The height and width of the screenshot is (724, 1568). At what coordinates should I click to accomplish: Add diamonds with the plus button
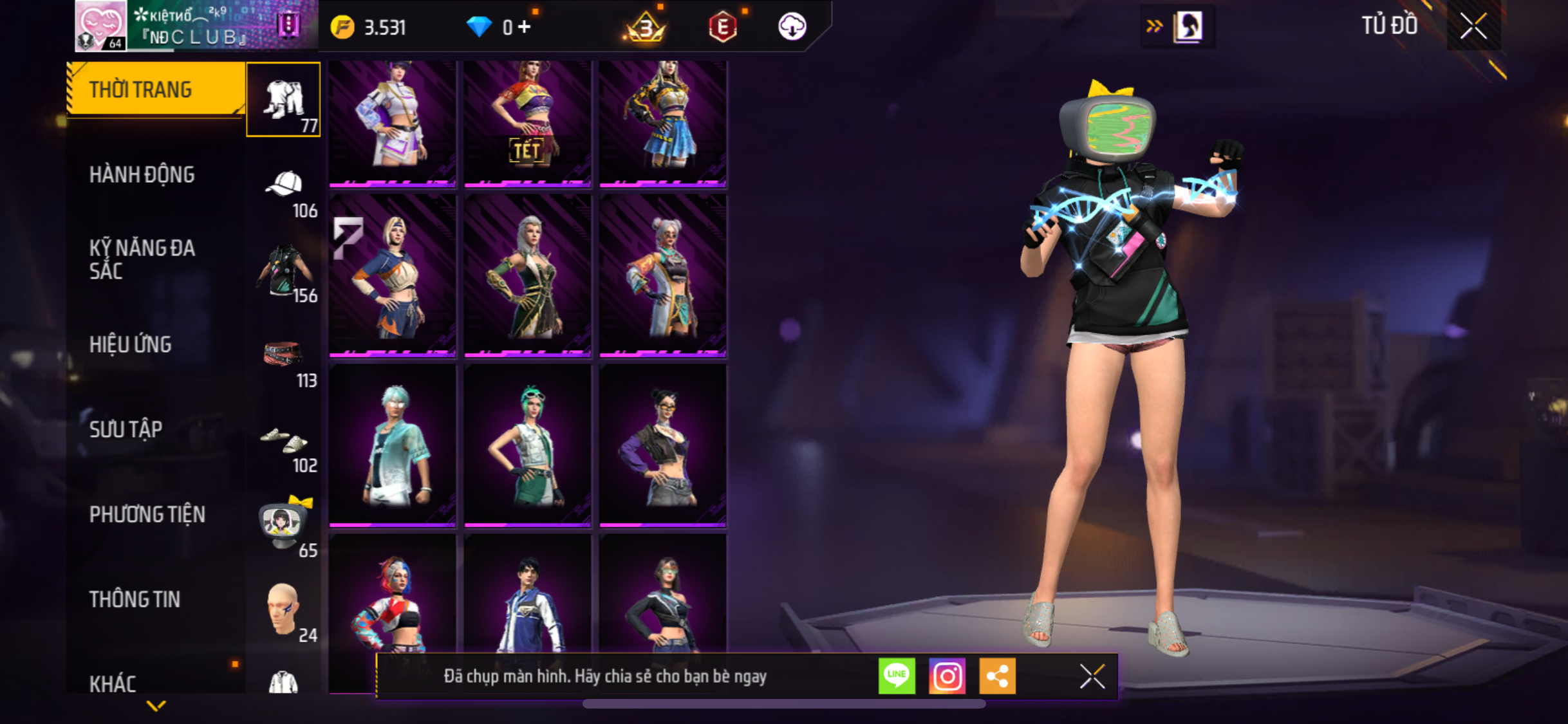coord(525,27)
